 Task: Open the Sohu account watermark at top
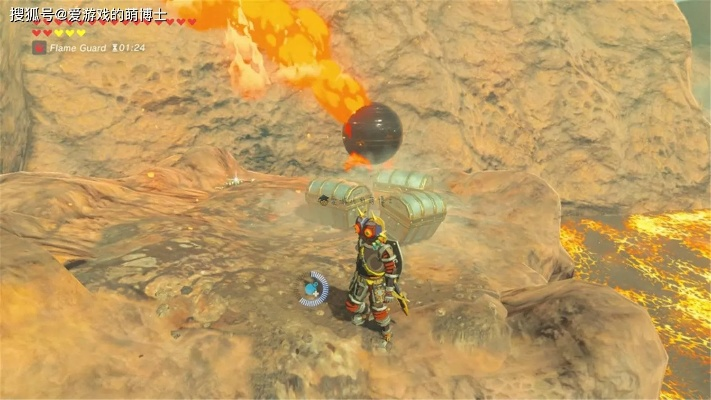[88, 14]
